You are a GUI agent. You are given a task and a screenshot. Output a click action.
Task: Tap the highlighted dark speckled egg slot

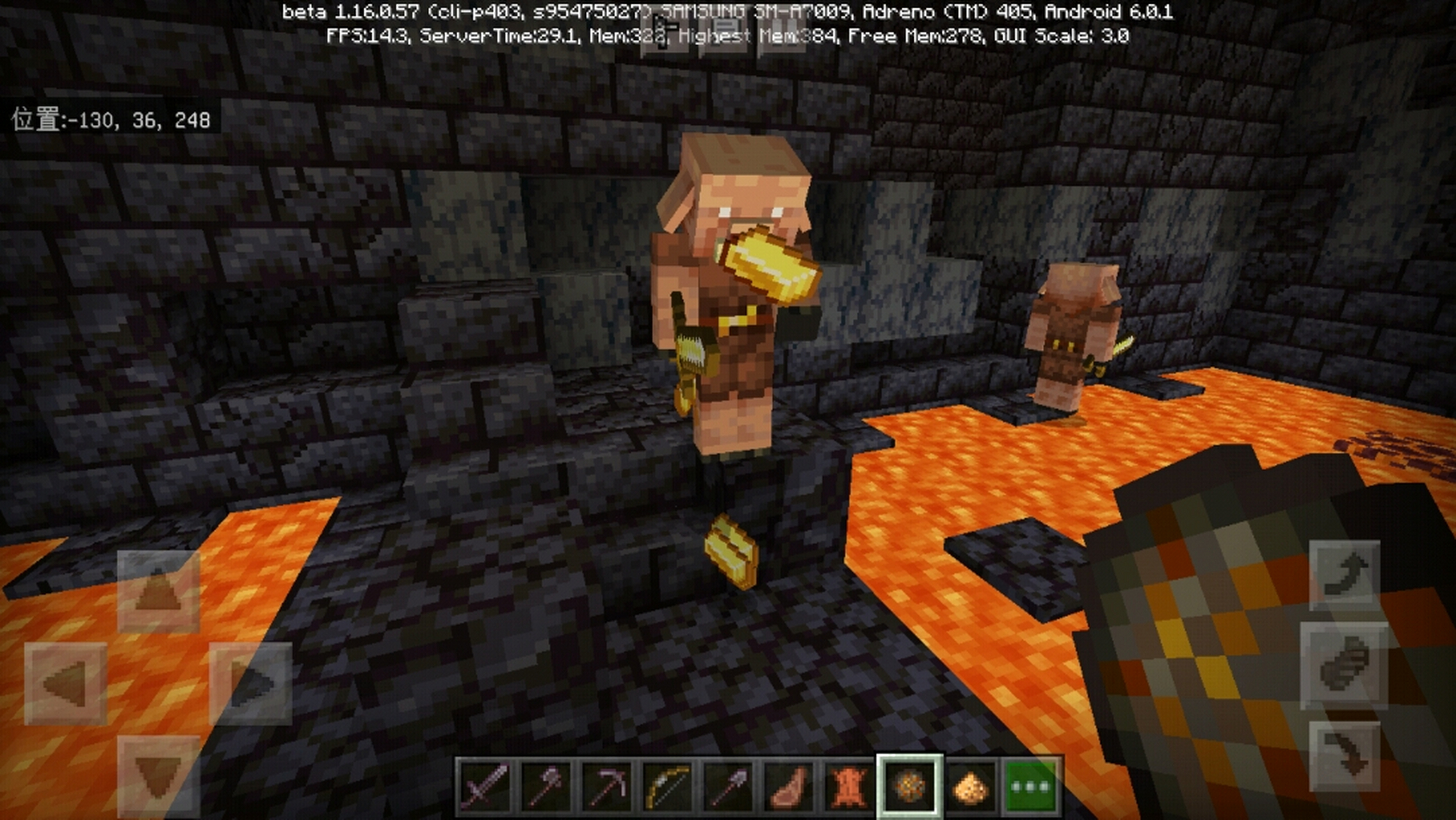[x=909, y=785]
